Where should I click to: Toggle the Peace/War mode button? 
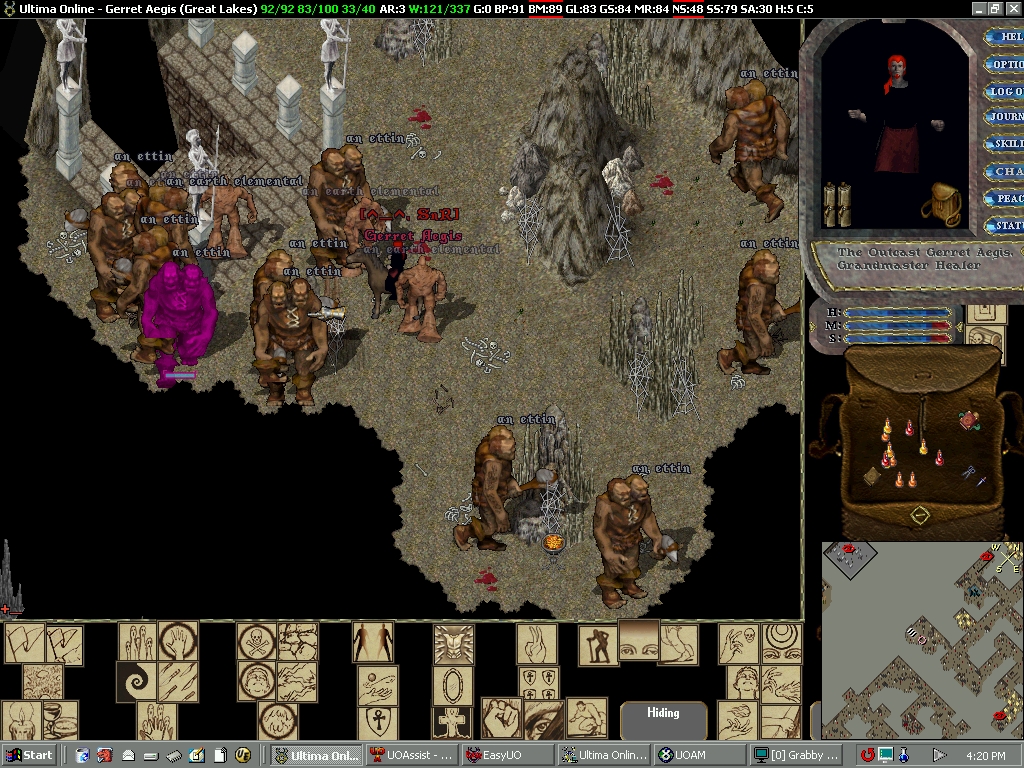[x=1004, y=198]
